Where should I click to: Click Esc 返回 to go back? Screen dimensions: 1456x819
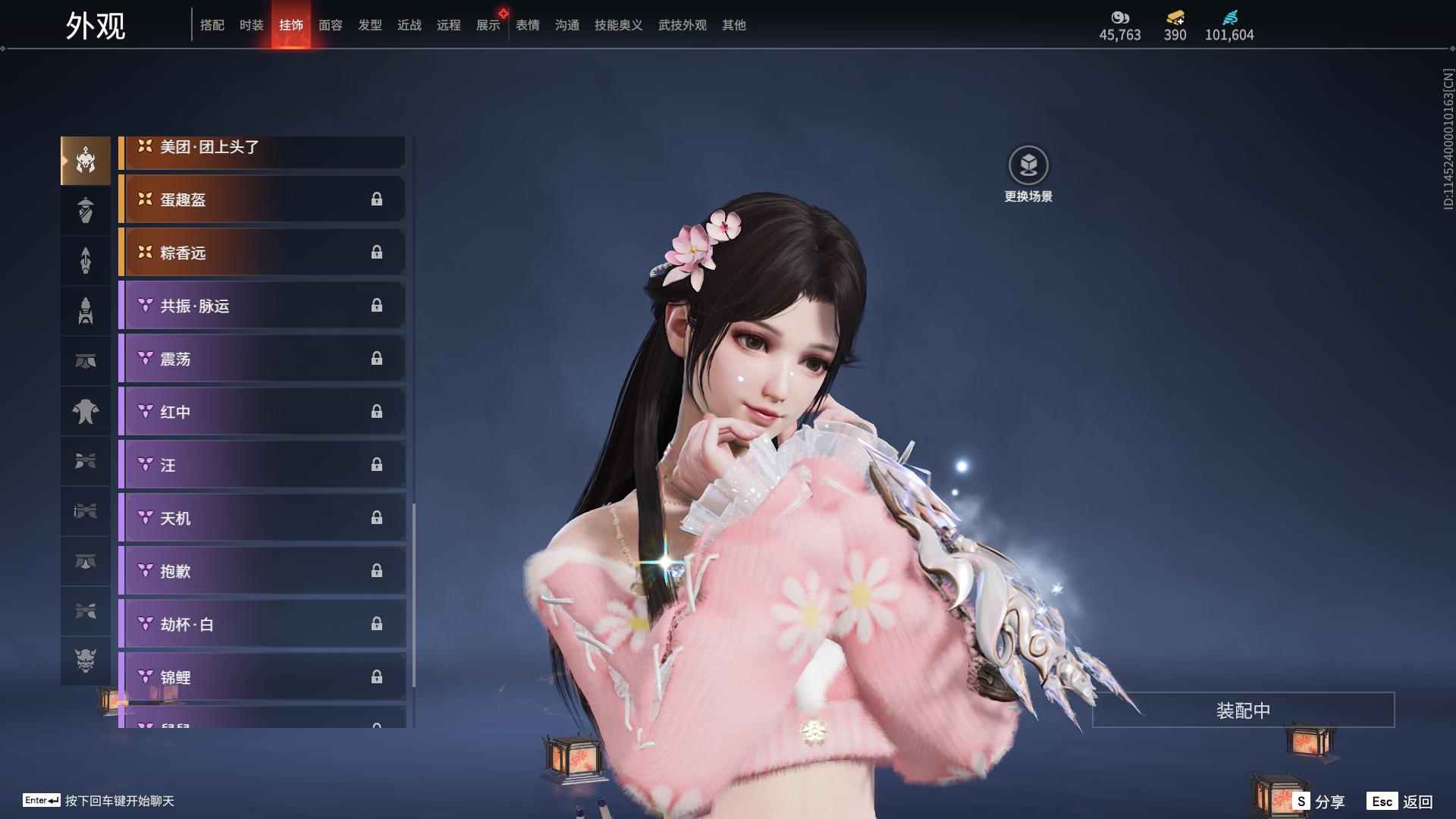click(x=1398, y=800)
